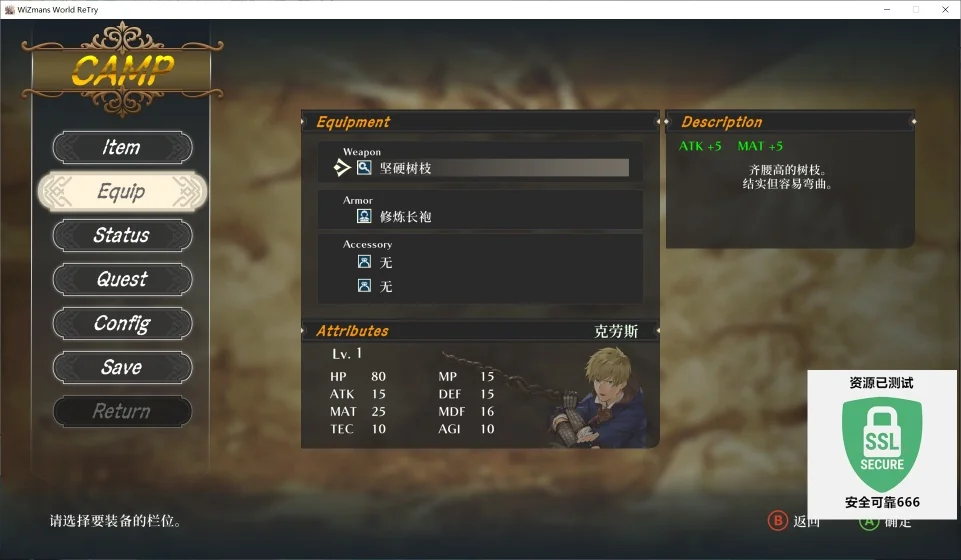
Task: Open the Item menu
Action: [x=122, y=148]
